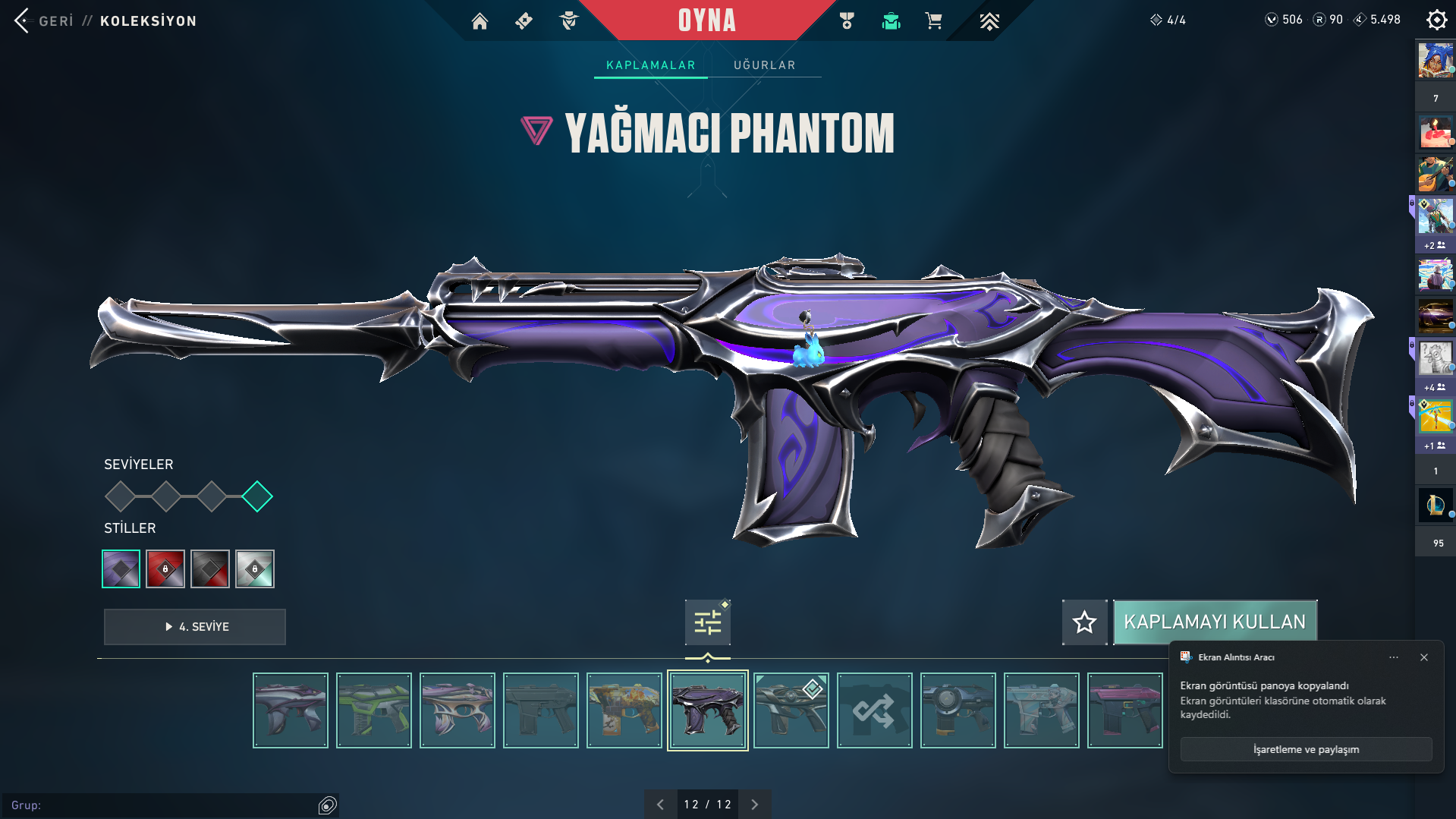Click İşaretleme ve paylaşım in the notification

point(1306,749)
